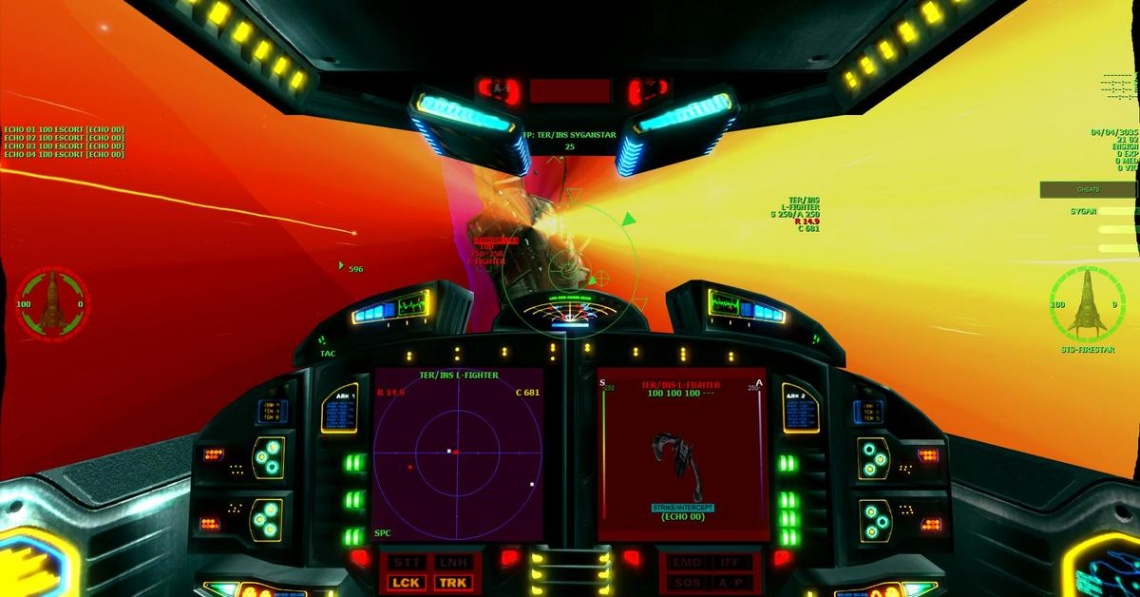Send a distress call with SOS
The height and width of the screenshot is (597, 1140).
click(685, 582)
